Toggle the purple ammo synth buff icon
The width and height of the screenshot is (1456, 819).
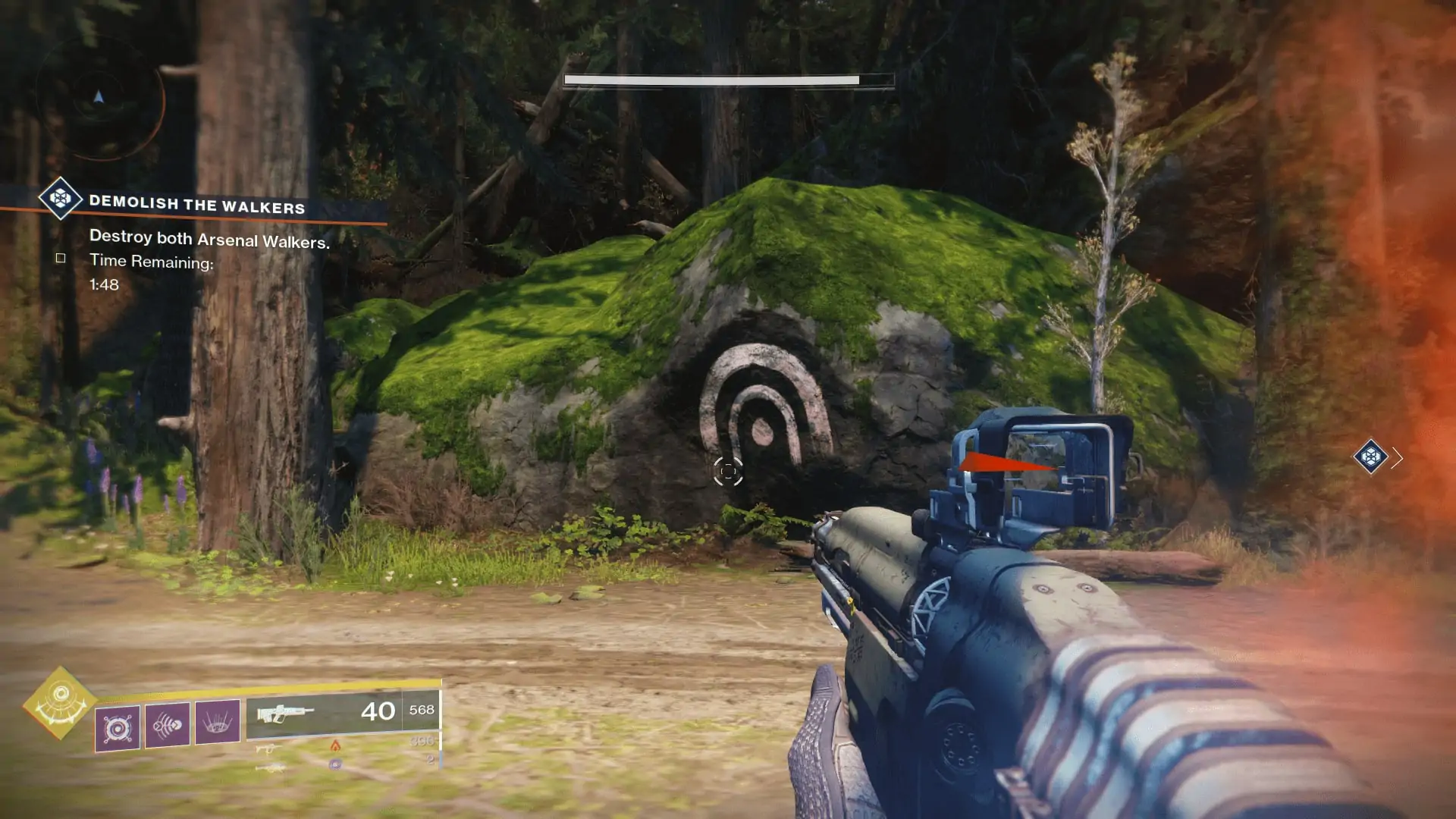(x=335, y=764)
